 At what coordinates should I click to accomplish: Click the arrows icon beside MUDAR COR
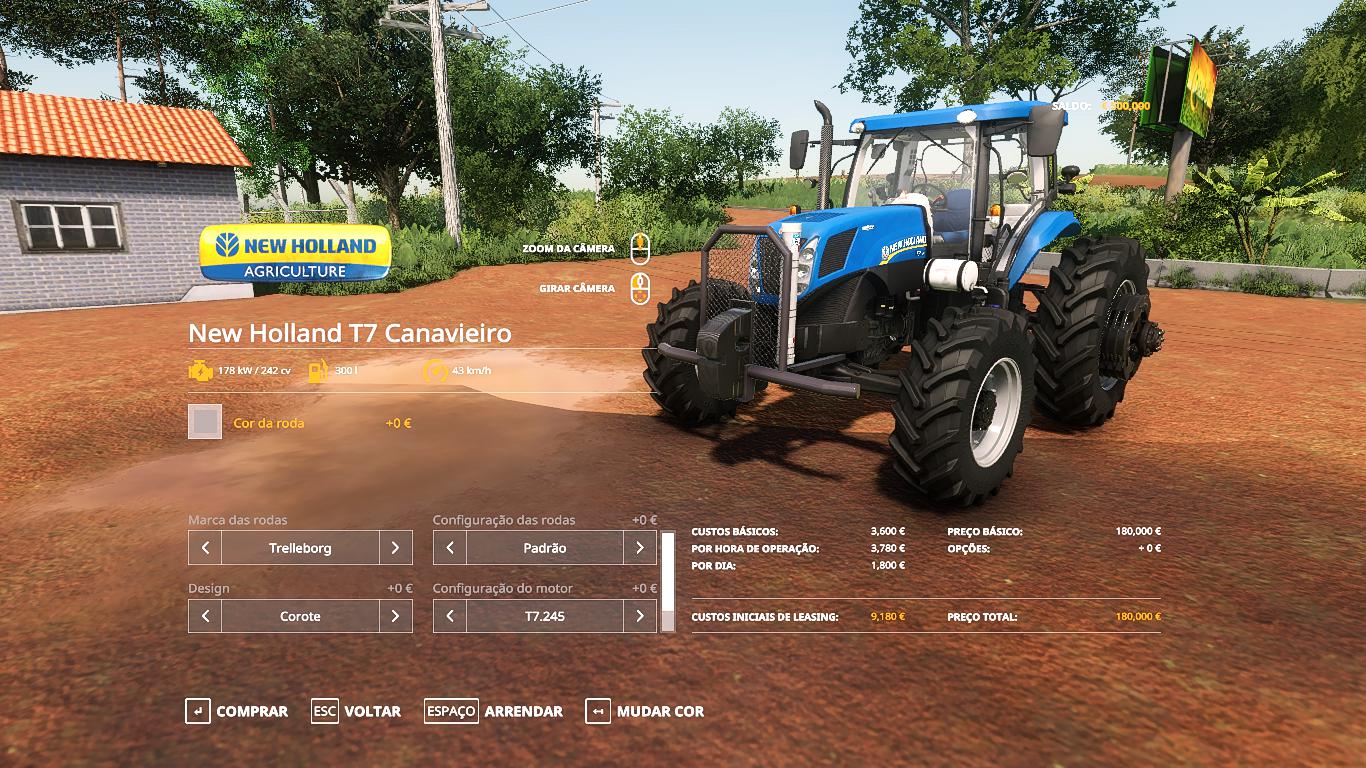point(598,711)
